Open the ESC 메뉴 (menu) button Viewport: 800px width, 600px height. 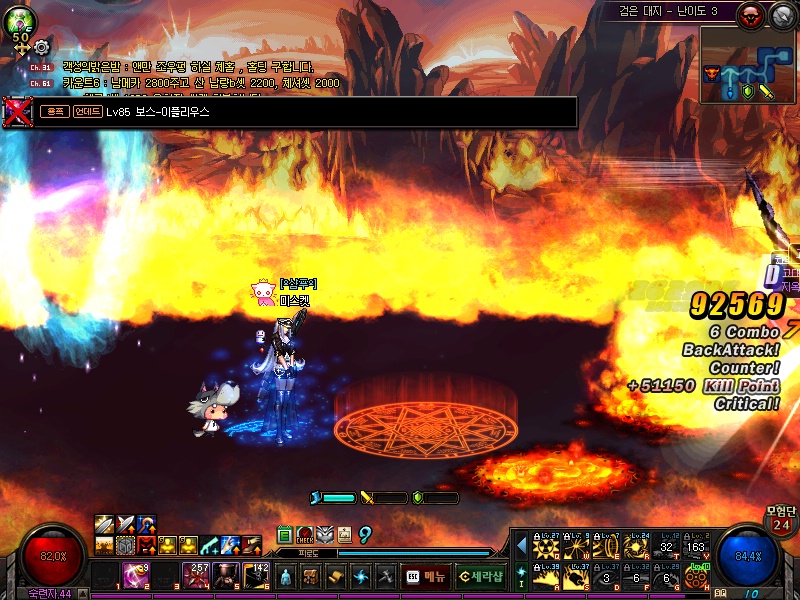tap(425, 576)
